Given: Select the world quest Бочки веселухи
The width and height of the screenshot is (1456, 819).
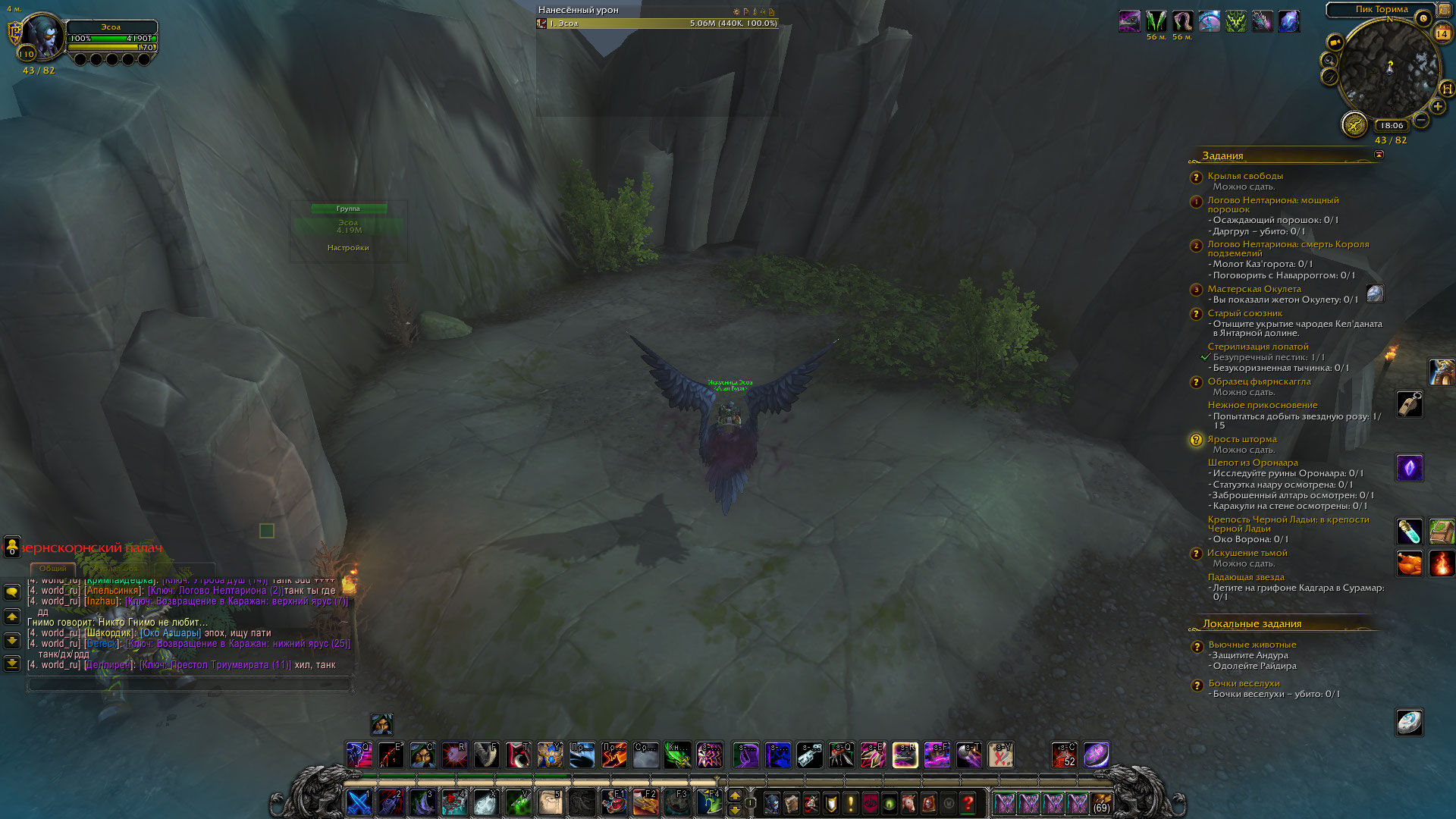Looking at the screenshot, I should pos(1244,683).
